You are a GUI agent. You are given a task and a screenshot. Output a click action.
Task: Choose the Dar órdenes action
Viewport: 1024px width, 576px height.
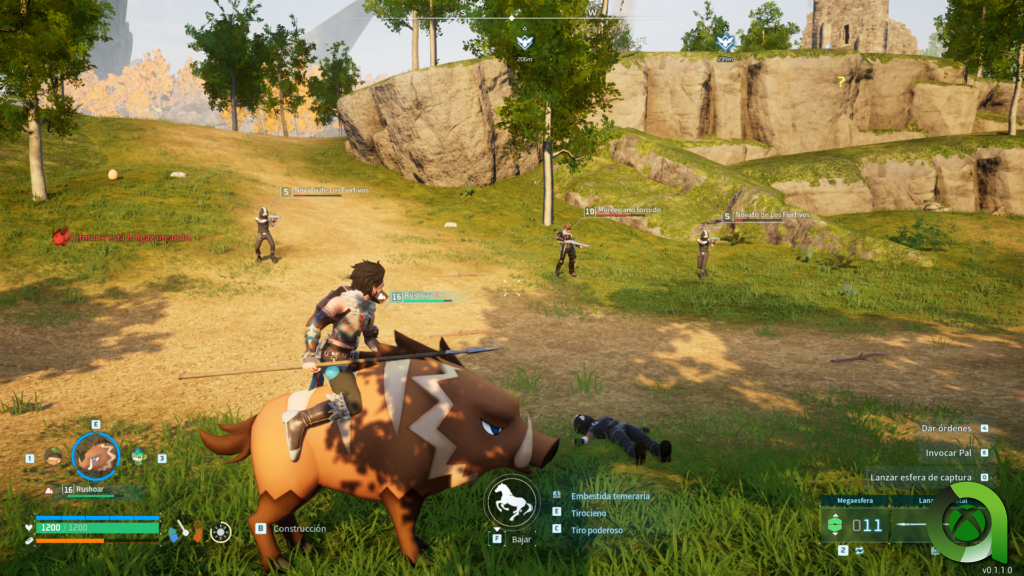(x=946, y=428)
